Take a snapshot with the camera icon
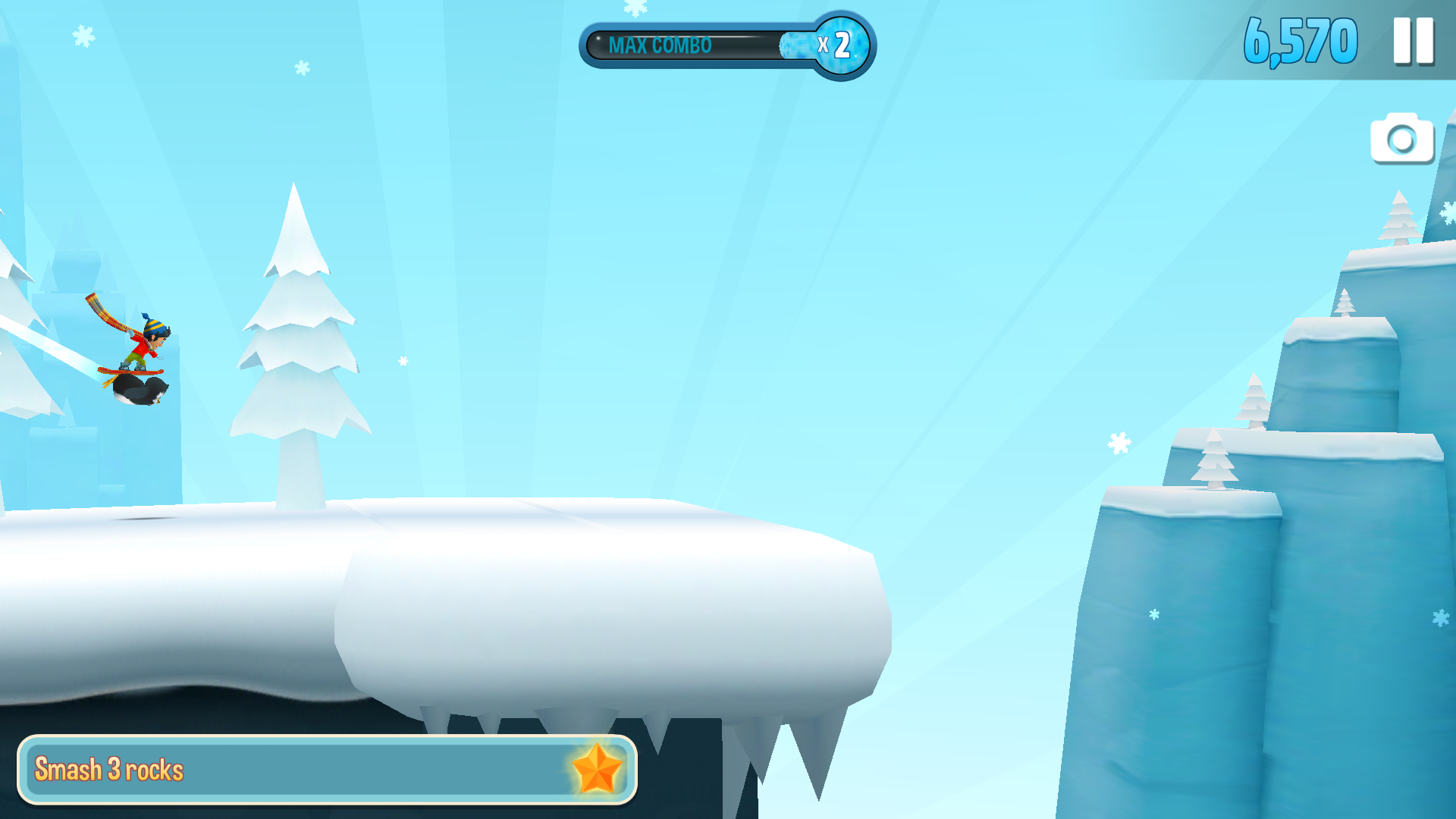This screenshot has width=1456, height=819. (x=1401, y=139)
